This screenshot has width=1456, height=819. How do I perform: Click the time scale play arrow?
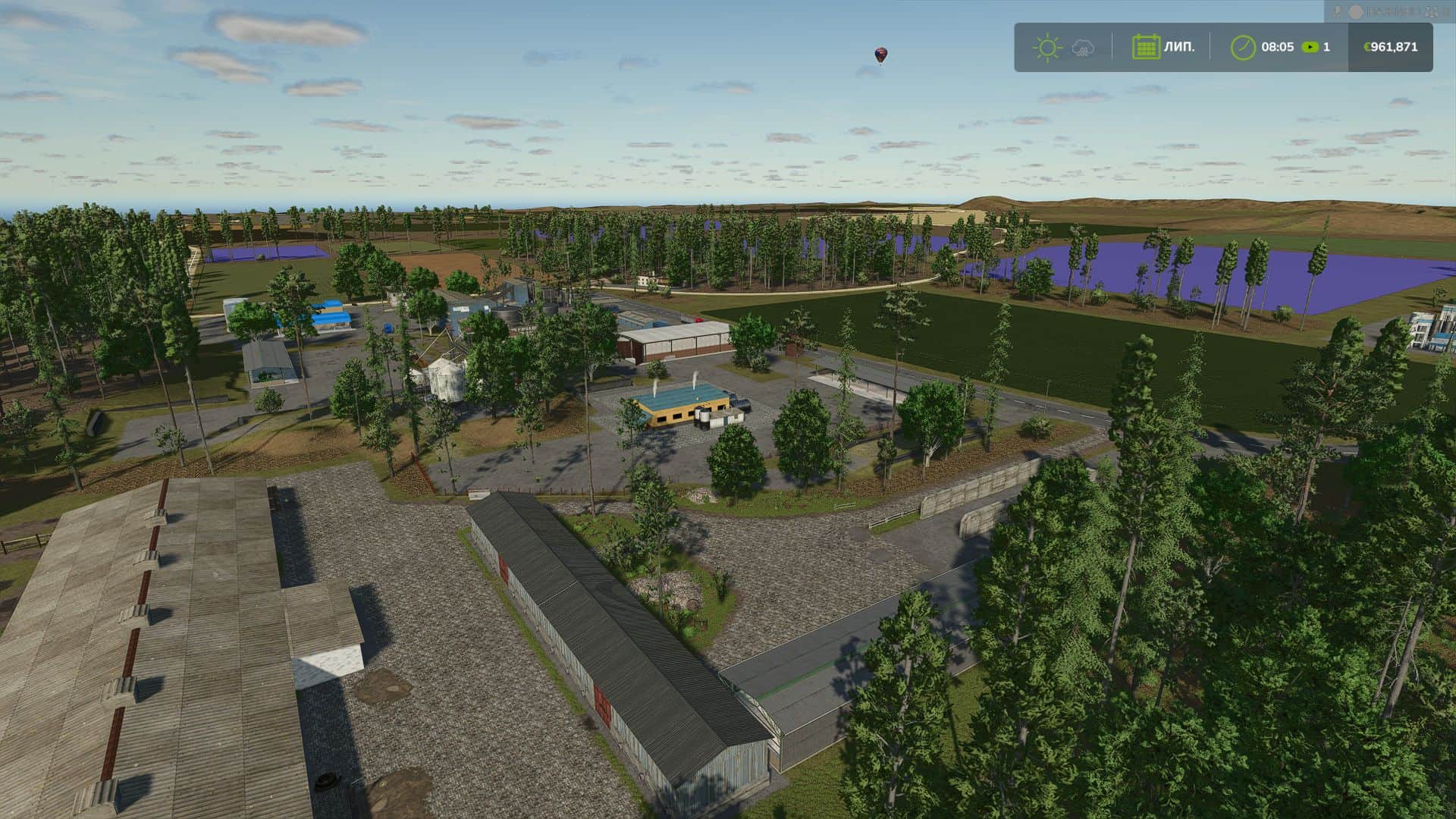1309,47
